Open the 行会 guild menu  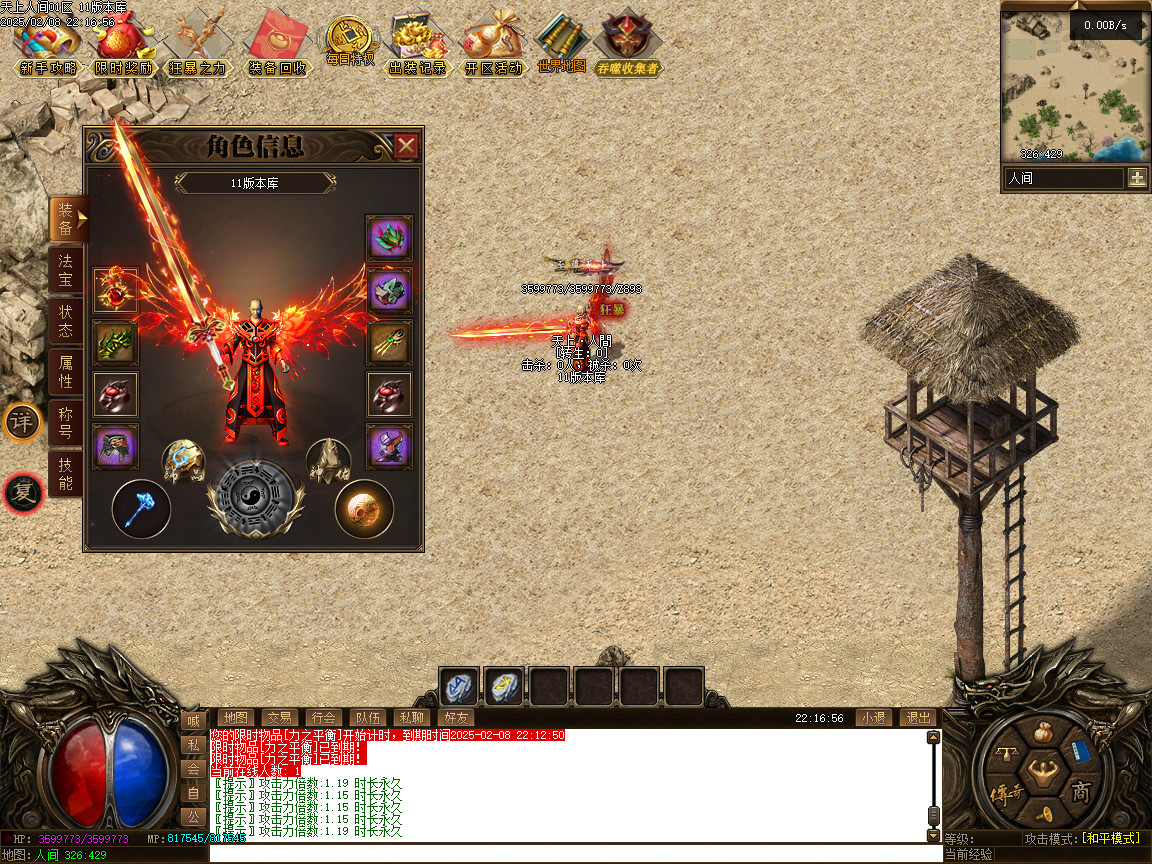click(x=323, y=718)
